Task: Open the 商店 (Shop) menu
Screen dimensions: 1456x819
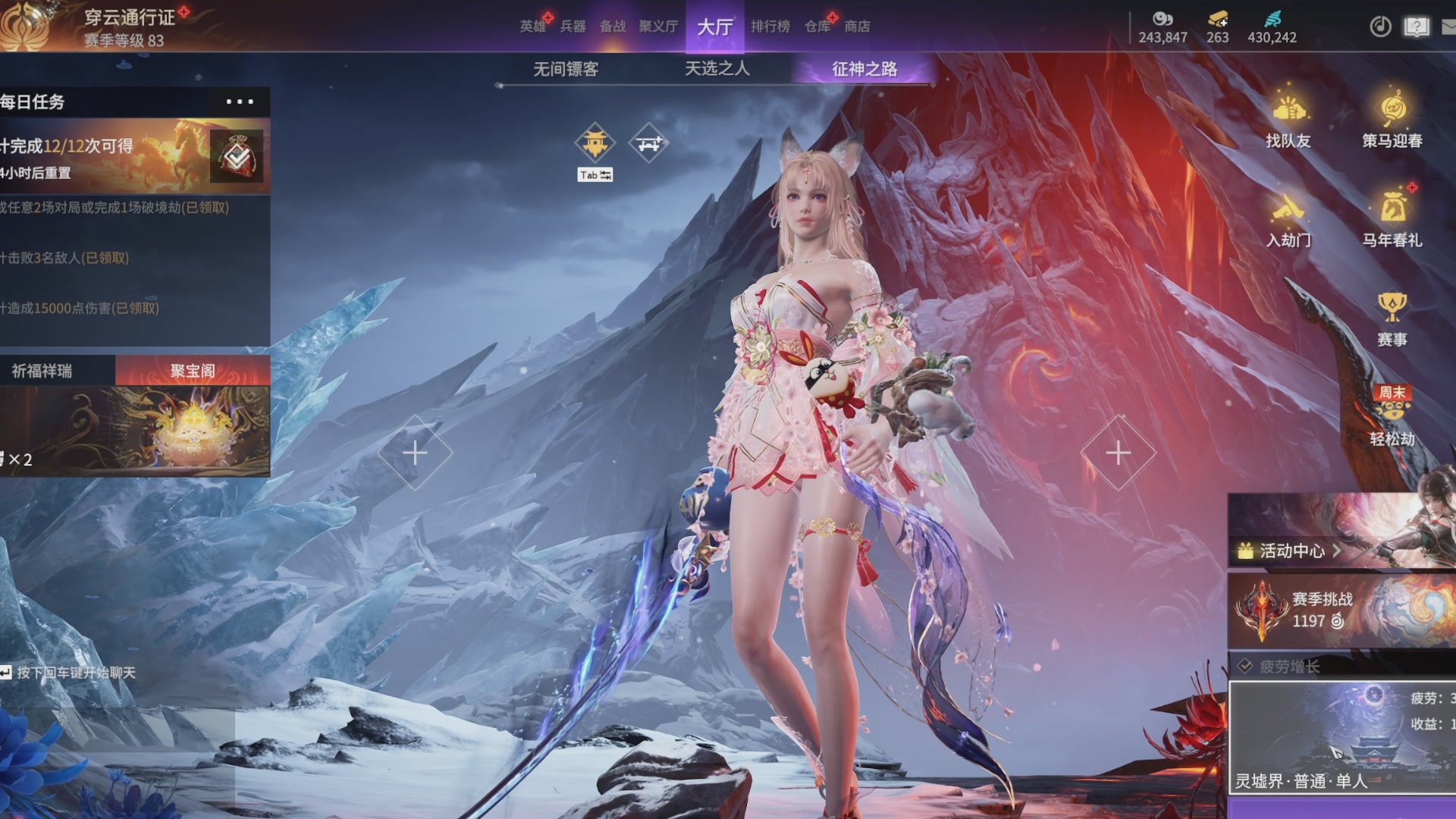Action: coord(857,27)
